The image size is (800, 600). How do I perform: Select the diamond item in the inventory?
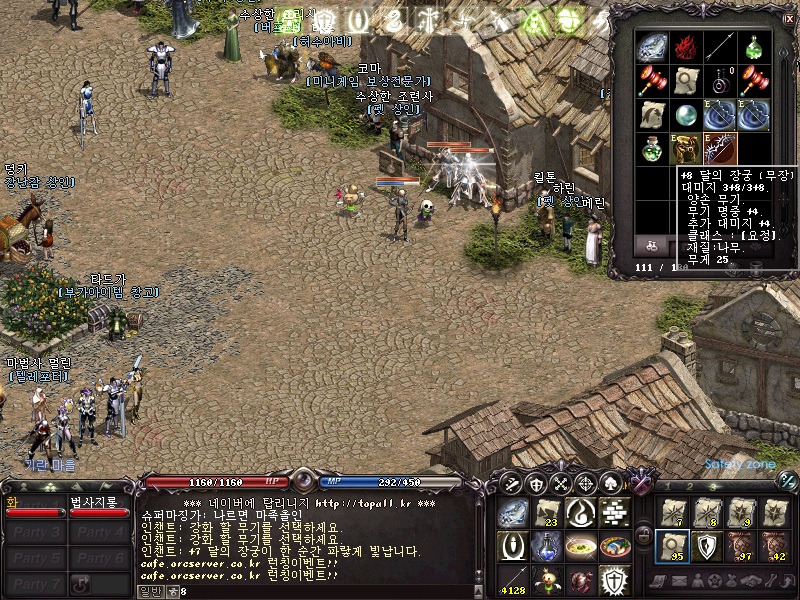(x=653, y=47)
